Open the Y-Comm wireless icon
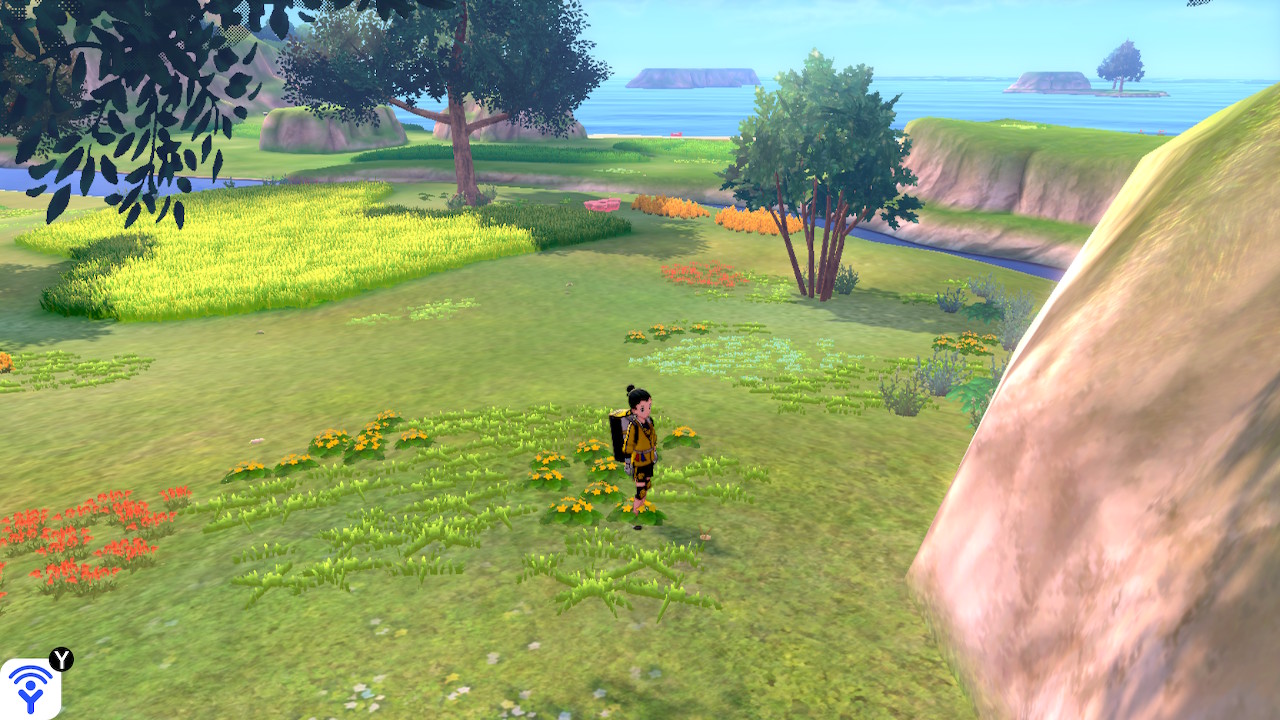 30,689
